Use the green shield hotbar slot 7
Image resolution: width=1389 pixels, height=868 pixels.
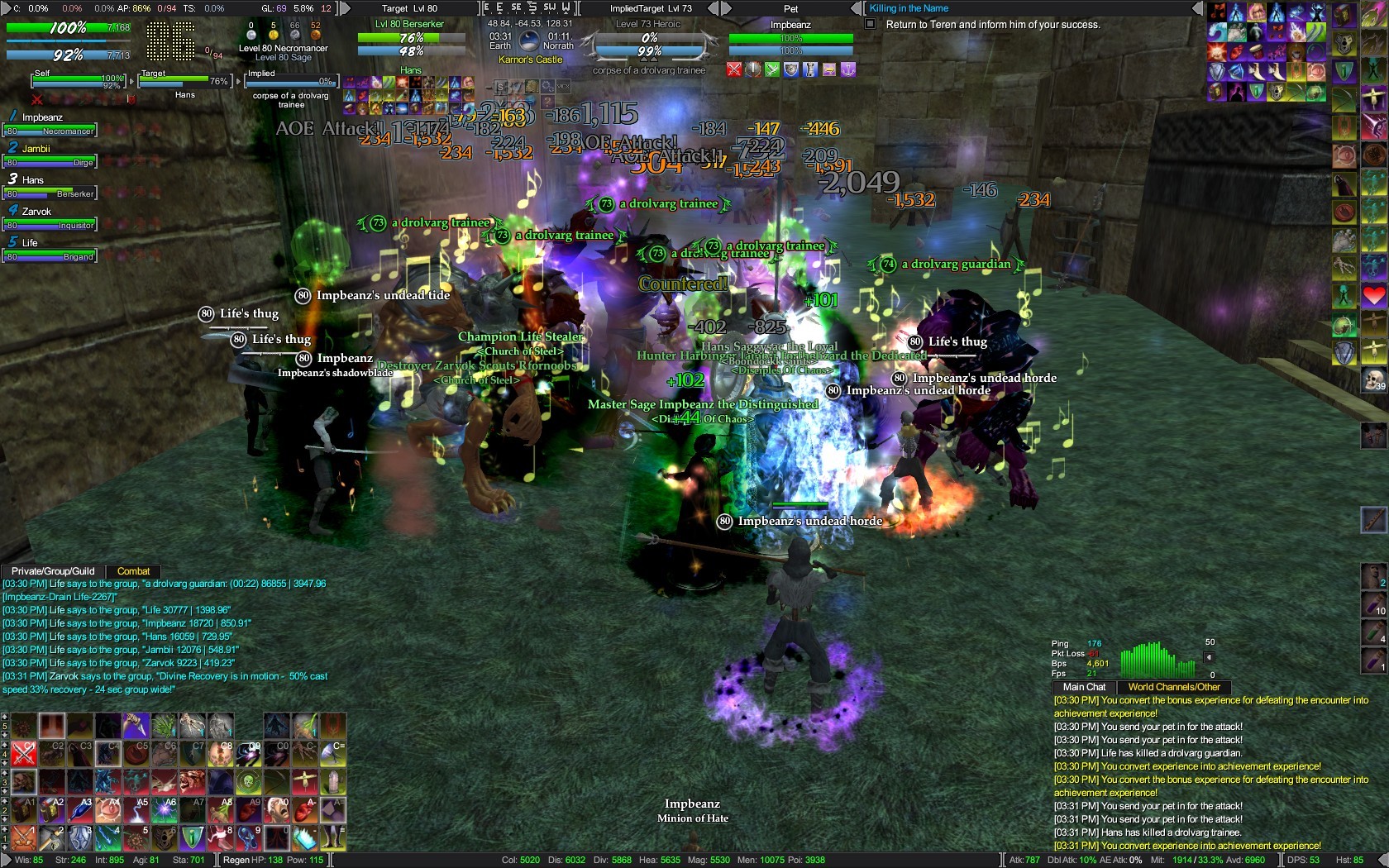(x=192, y=837)
